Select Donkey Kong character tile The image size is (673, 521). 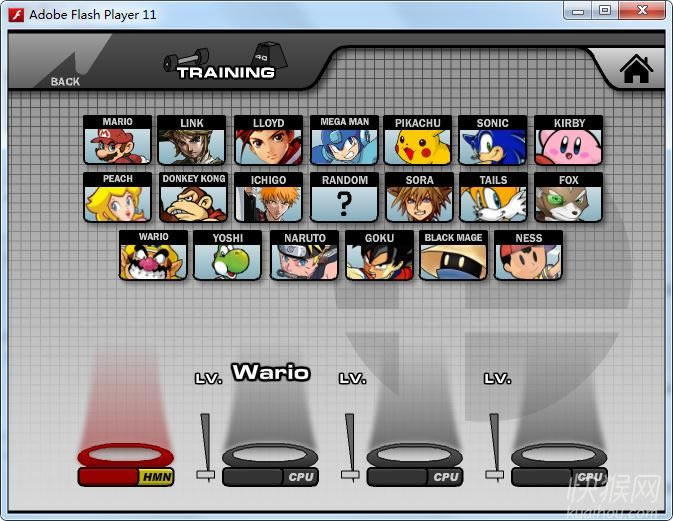point(192,198)
